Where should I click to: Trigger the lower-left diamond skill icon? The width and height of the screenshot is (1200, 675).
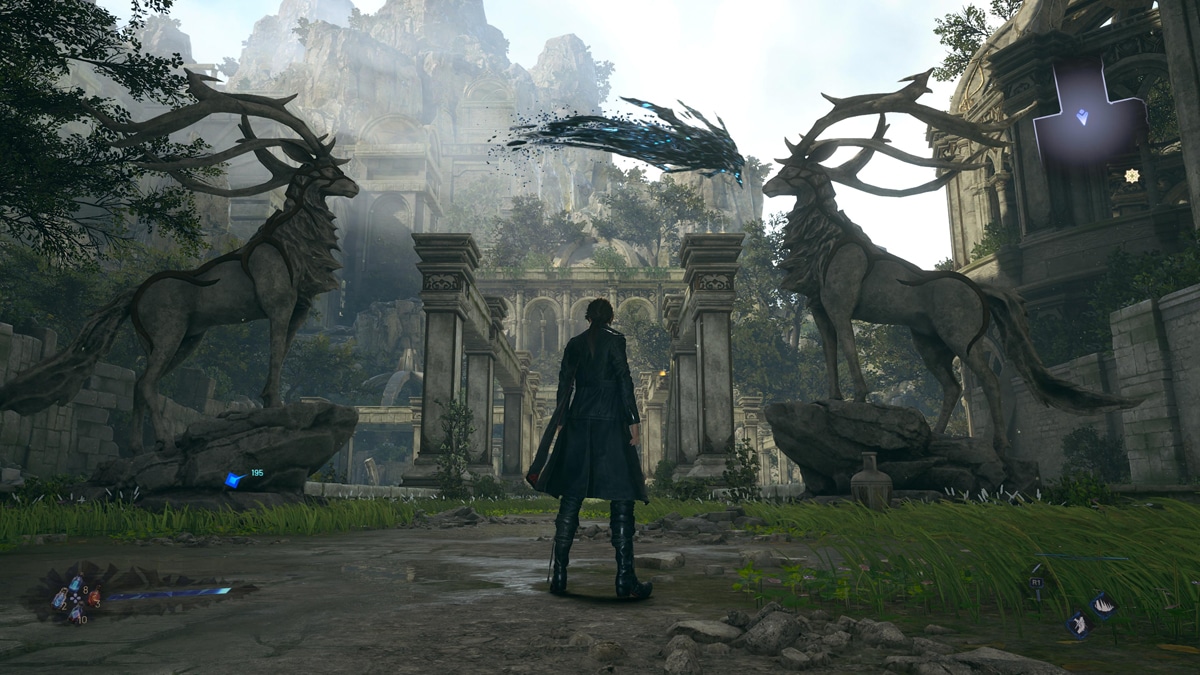point(1078,626)
